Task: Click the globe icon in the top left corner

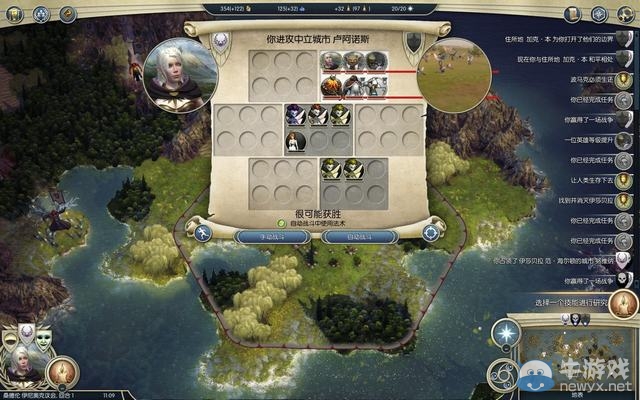Action: (x=41, y=13)
